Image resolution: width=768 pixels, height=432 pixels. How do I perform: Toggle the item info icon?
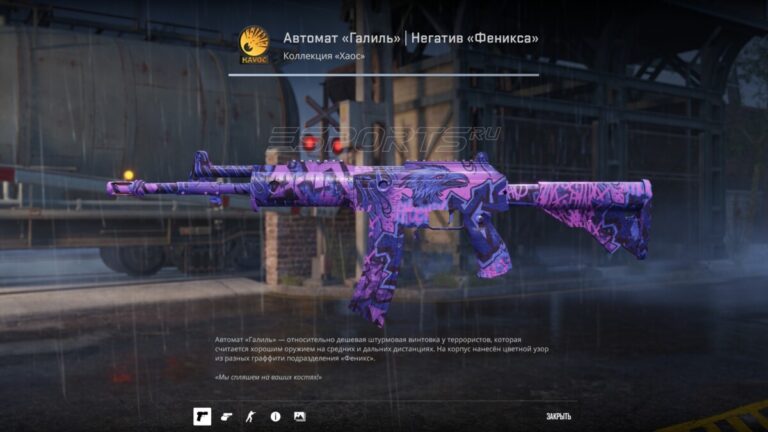tap(275, 416)
